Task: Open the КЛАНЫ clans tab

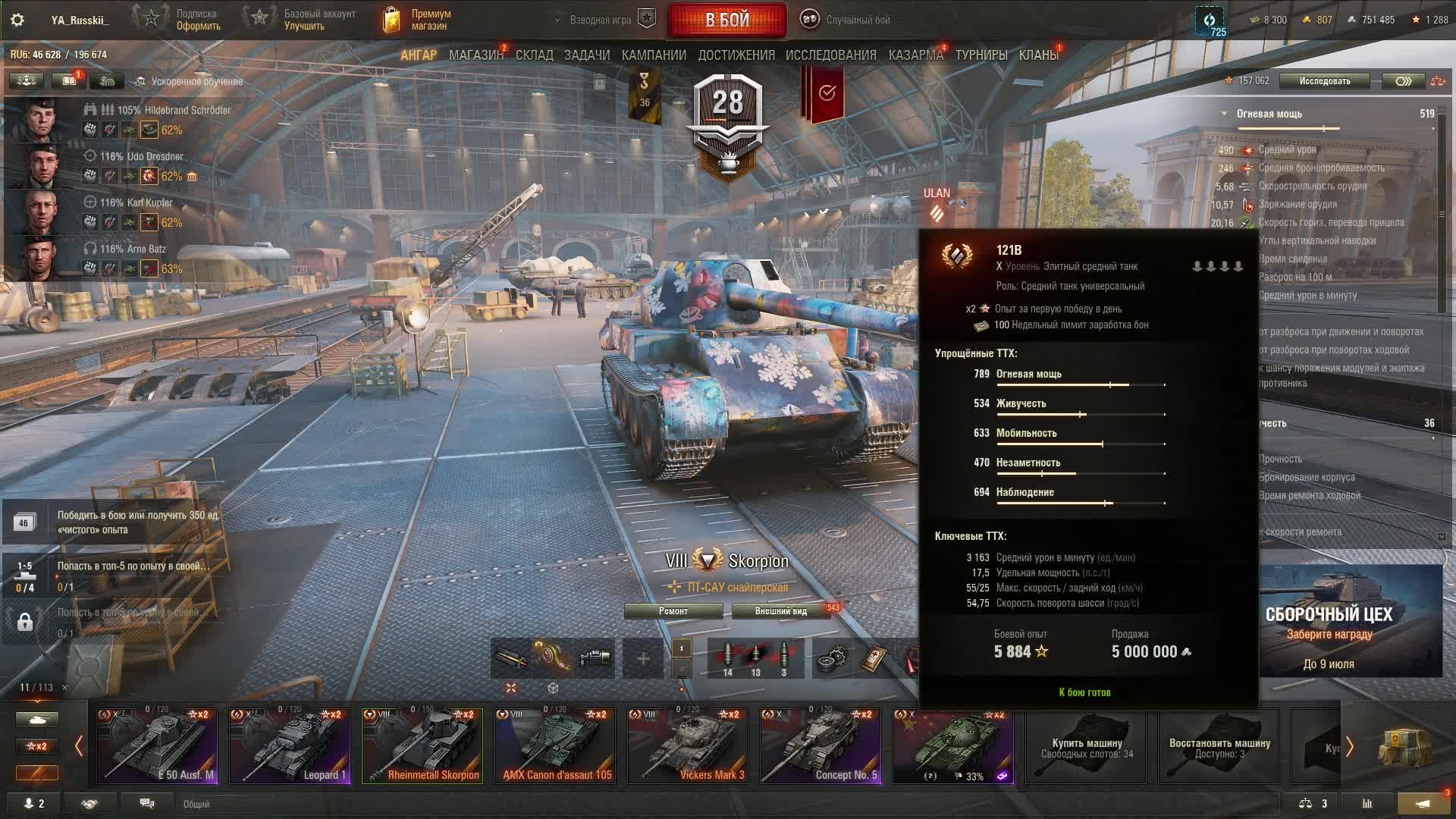Action: point(1038,55)
